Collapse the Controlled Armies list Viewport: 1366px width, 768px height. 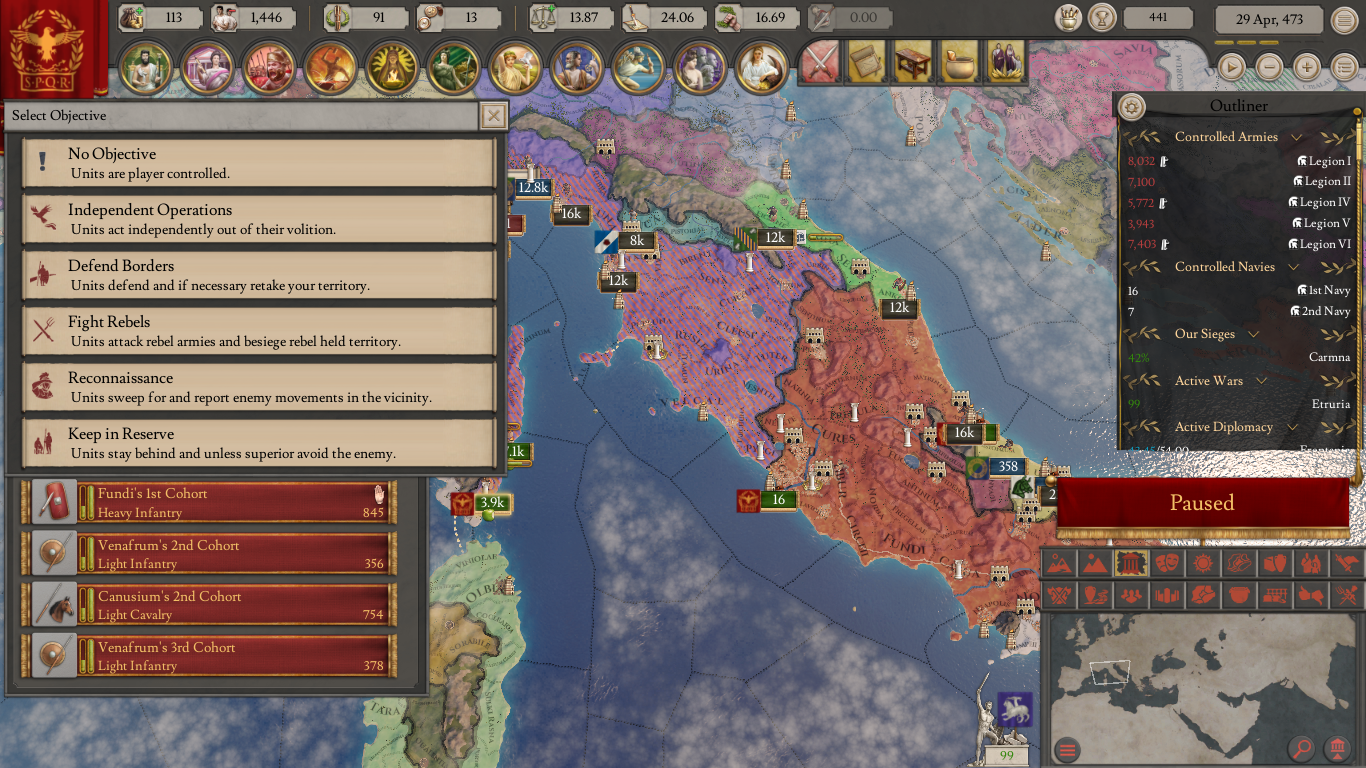click(1297, 137)
